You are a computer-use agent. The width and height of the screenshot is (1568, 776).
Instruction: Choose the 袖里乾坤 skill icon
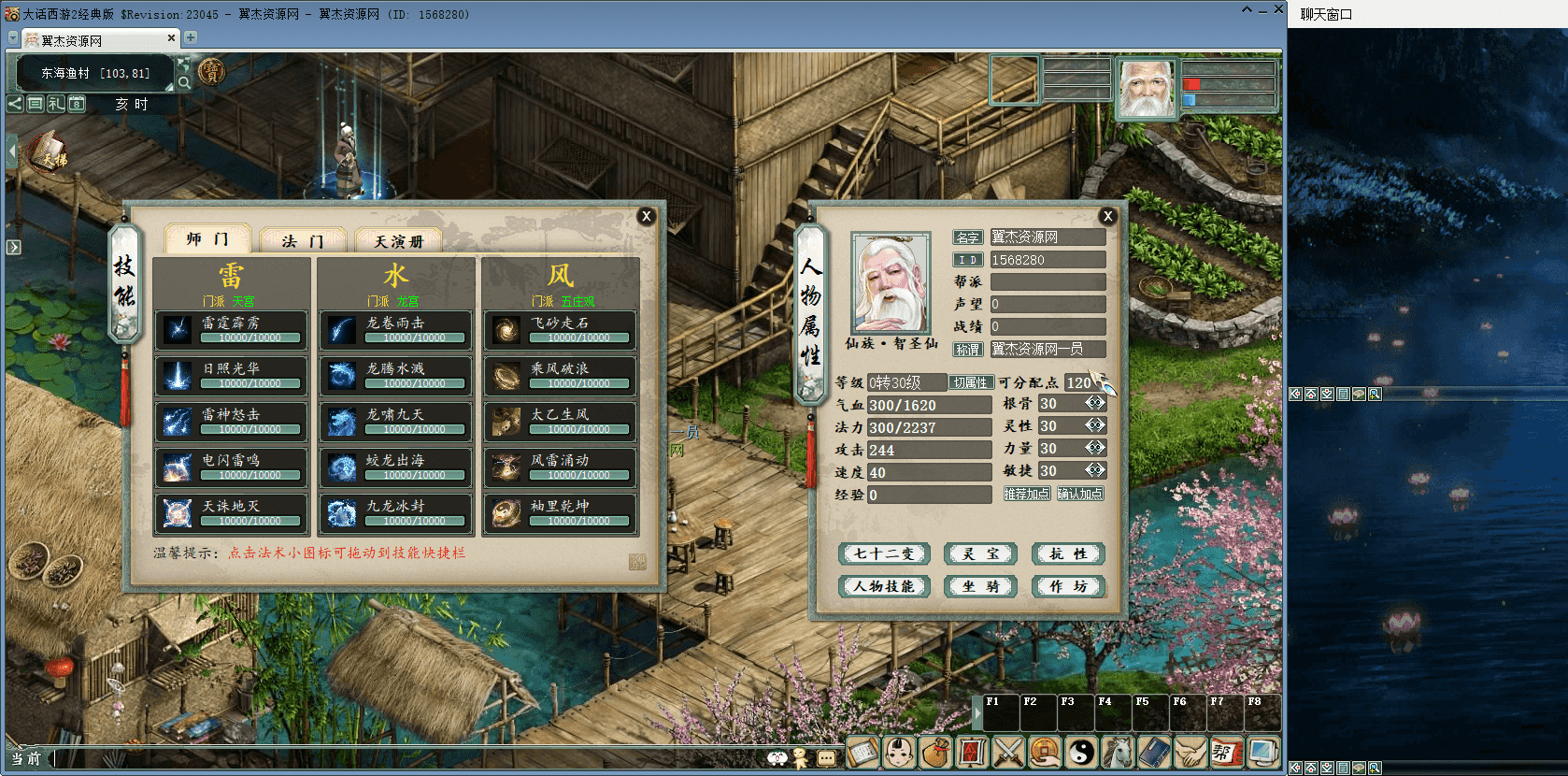click(x=506, y=512)
